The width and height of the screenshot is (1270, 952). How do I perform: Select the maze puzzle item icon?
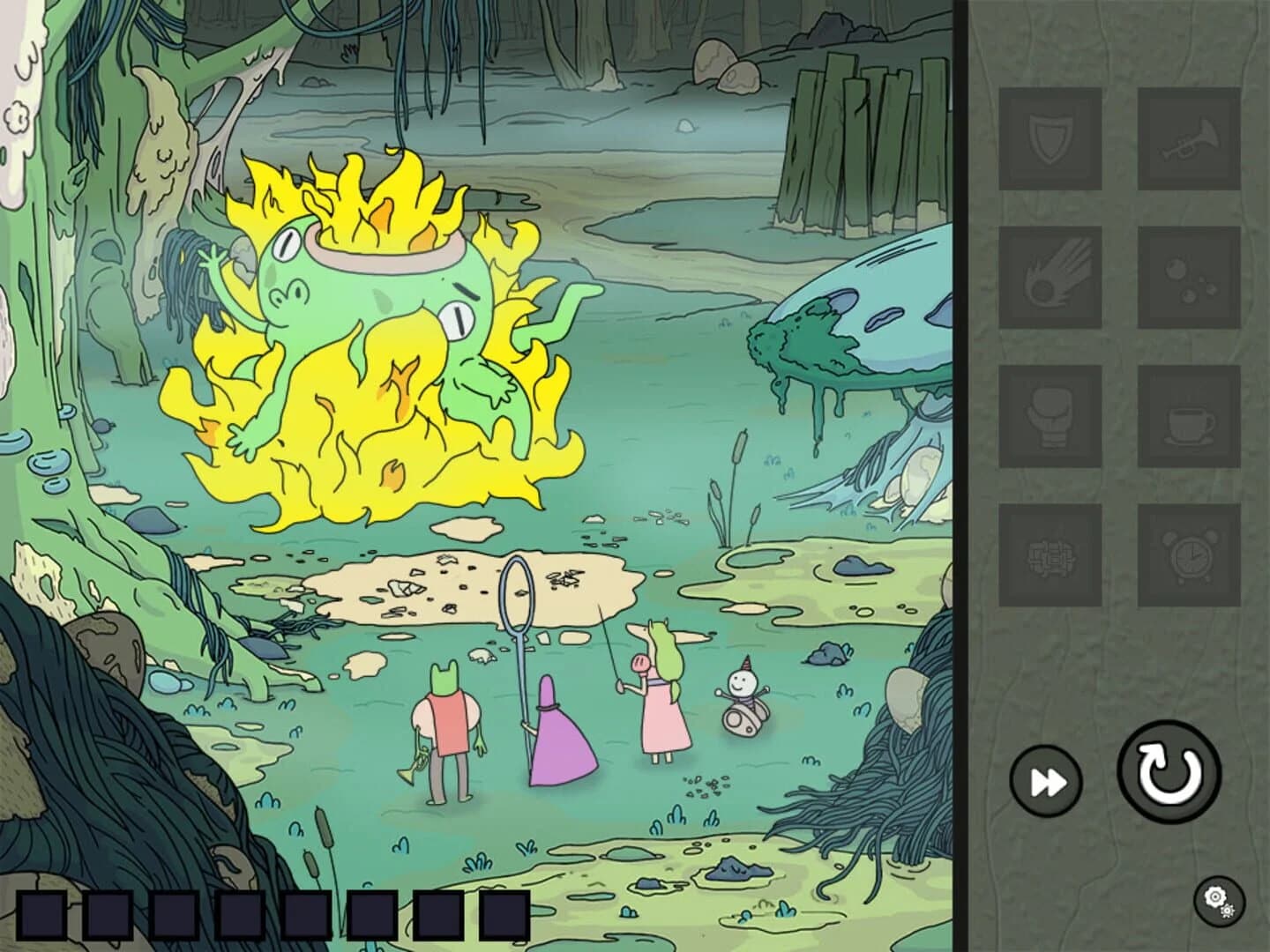pyautogui.click(x=1050, y=557)
